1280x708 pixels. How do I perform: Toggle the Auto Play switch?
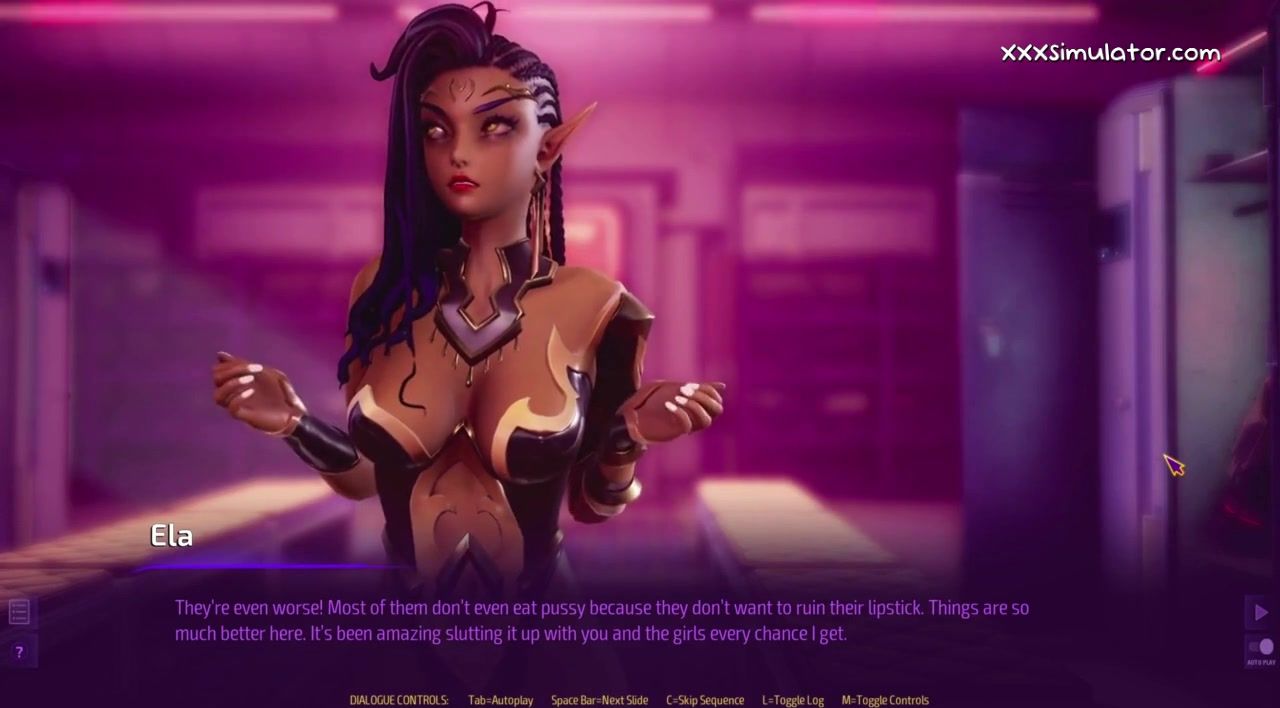1261,647
